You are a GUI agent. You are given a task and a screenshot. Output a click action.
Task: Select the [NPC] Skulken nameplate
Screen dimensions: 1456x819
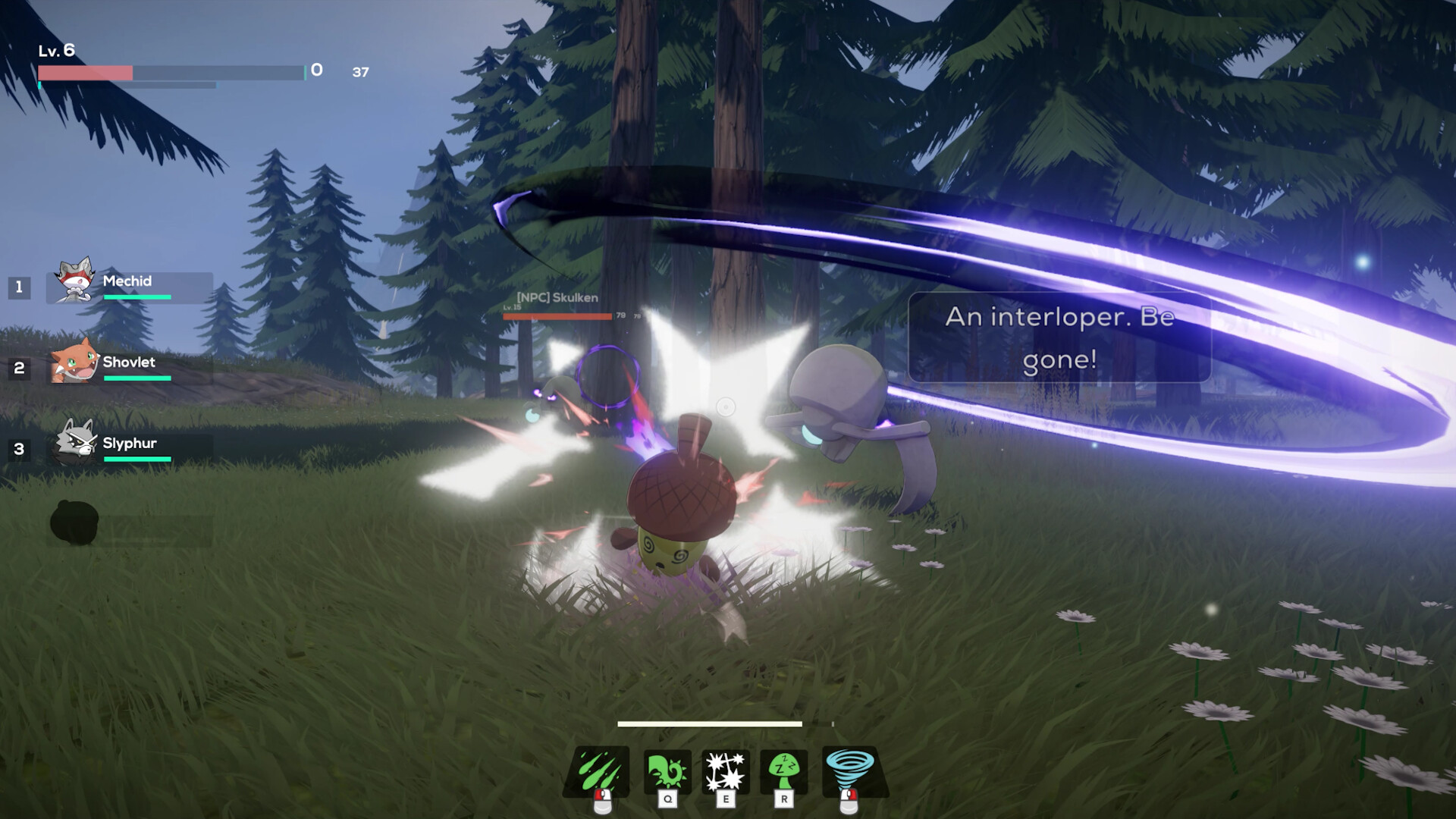click(557, 299)
